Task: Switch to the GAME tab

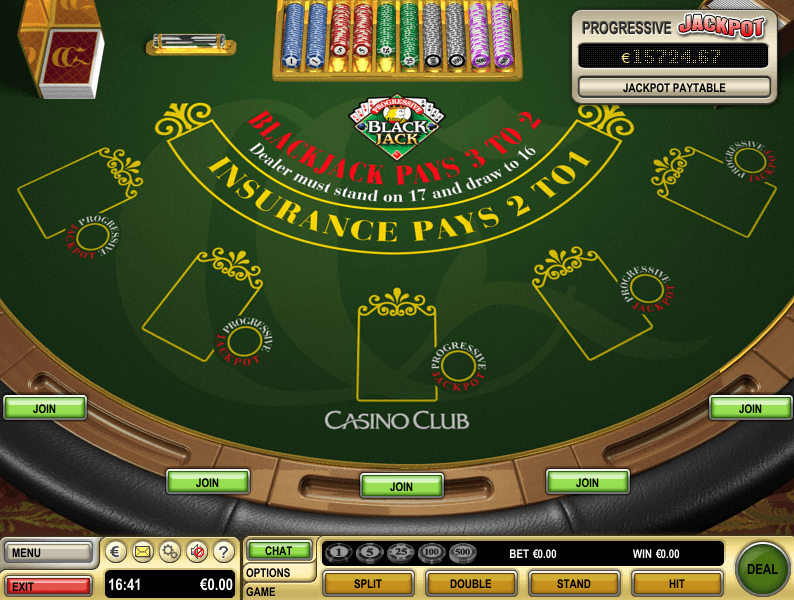Action: coord(262,591)
